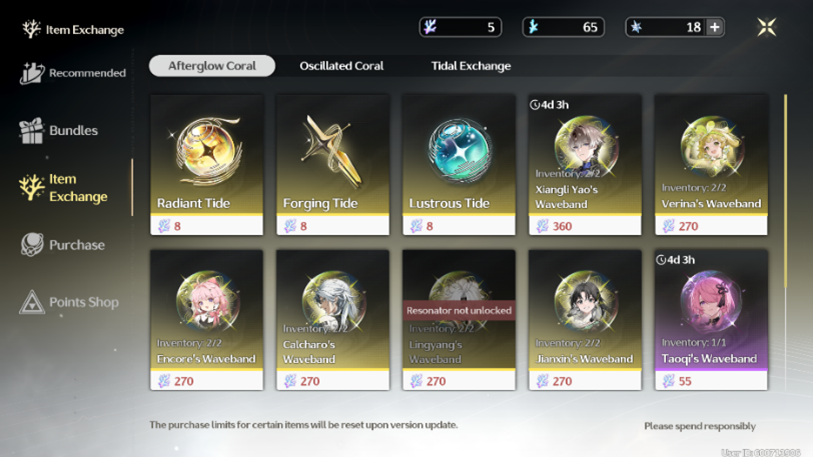813x457 pixels.
Task: Open the Recommended shop section
Action: tap(73, 73)
